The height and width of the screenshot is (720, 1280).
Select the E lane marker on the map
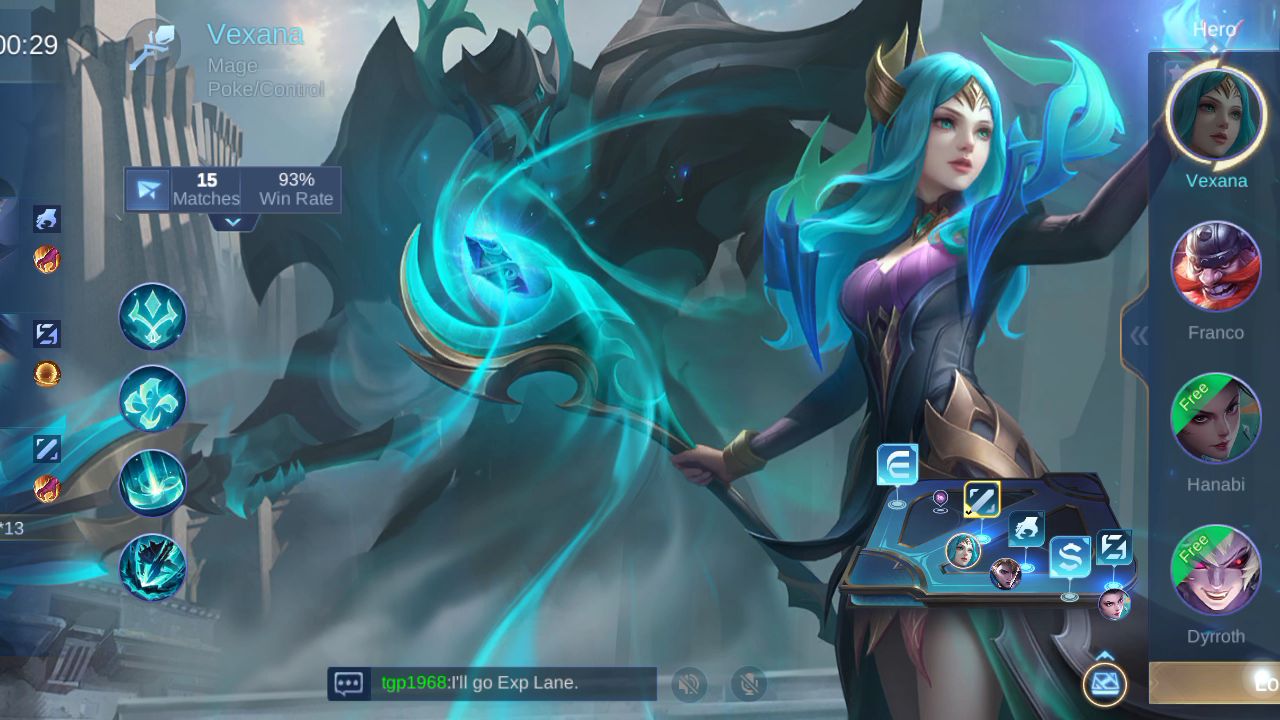pyautogui.click(x=897, y=466)
